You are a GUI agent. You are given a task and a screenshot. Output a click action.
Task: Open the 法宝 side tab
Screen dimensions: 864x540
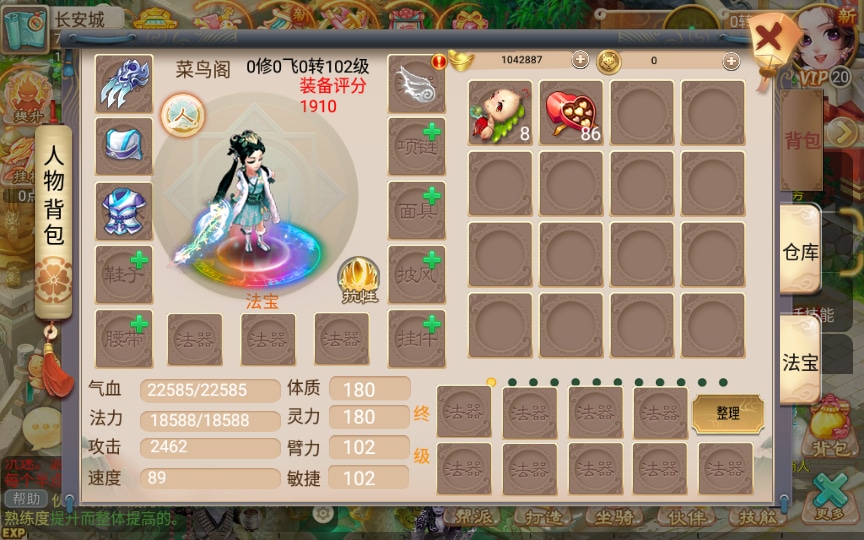tap(800, 361)
